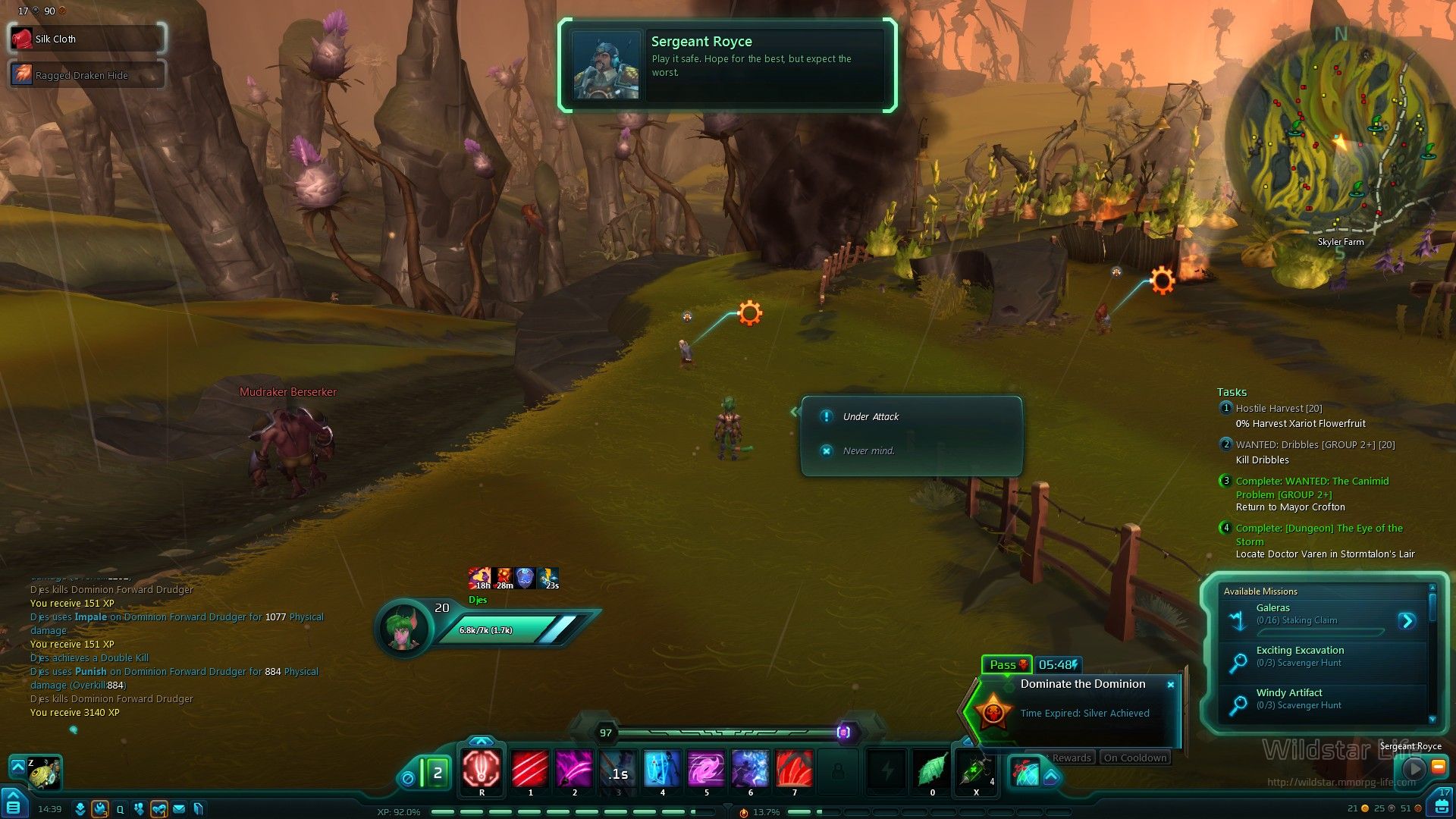Use the green medishot syringe item
The width and height of the screenshot is (1456, 819).
(x=975, y=770)
